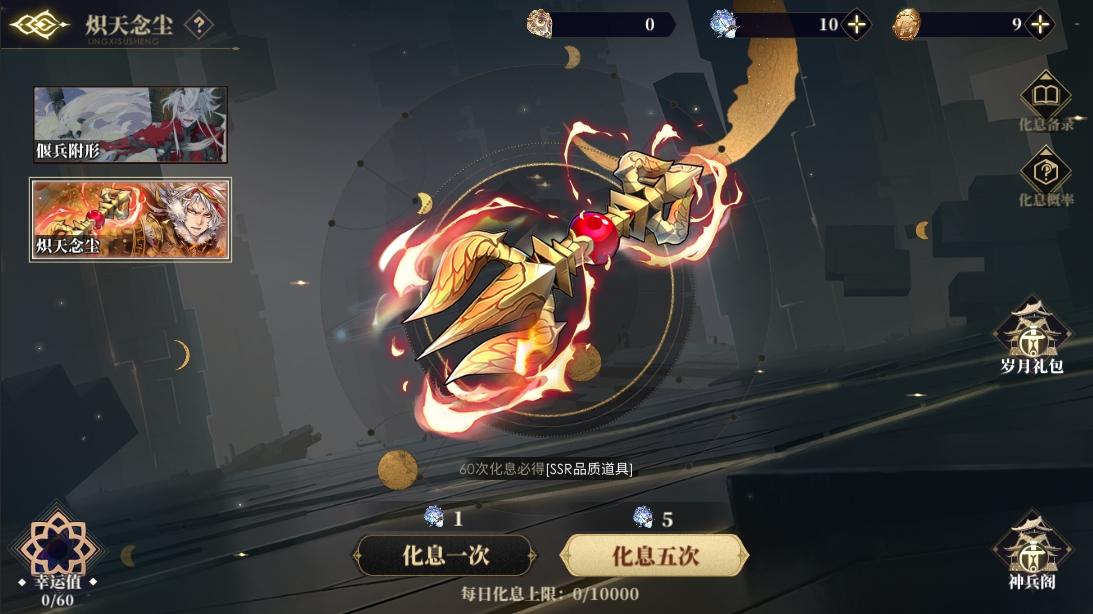
Task: Click 化息五次 five-draw button
Action: [x=654, y=556]
